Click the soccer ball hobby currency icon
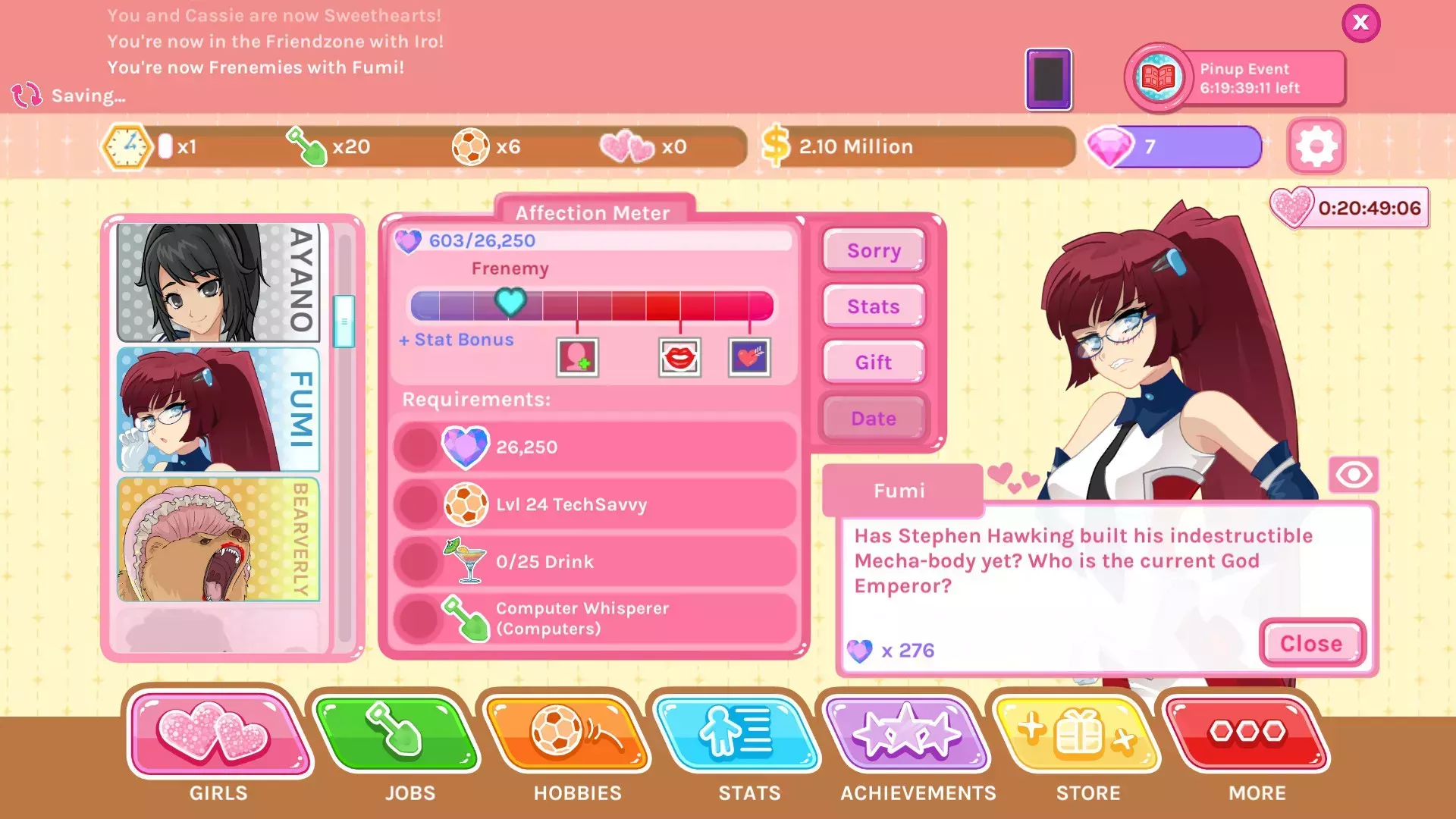 tap(472, 146)
